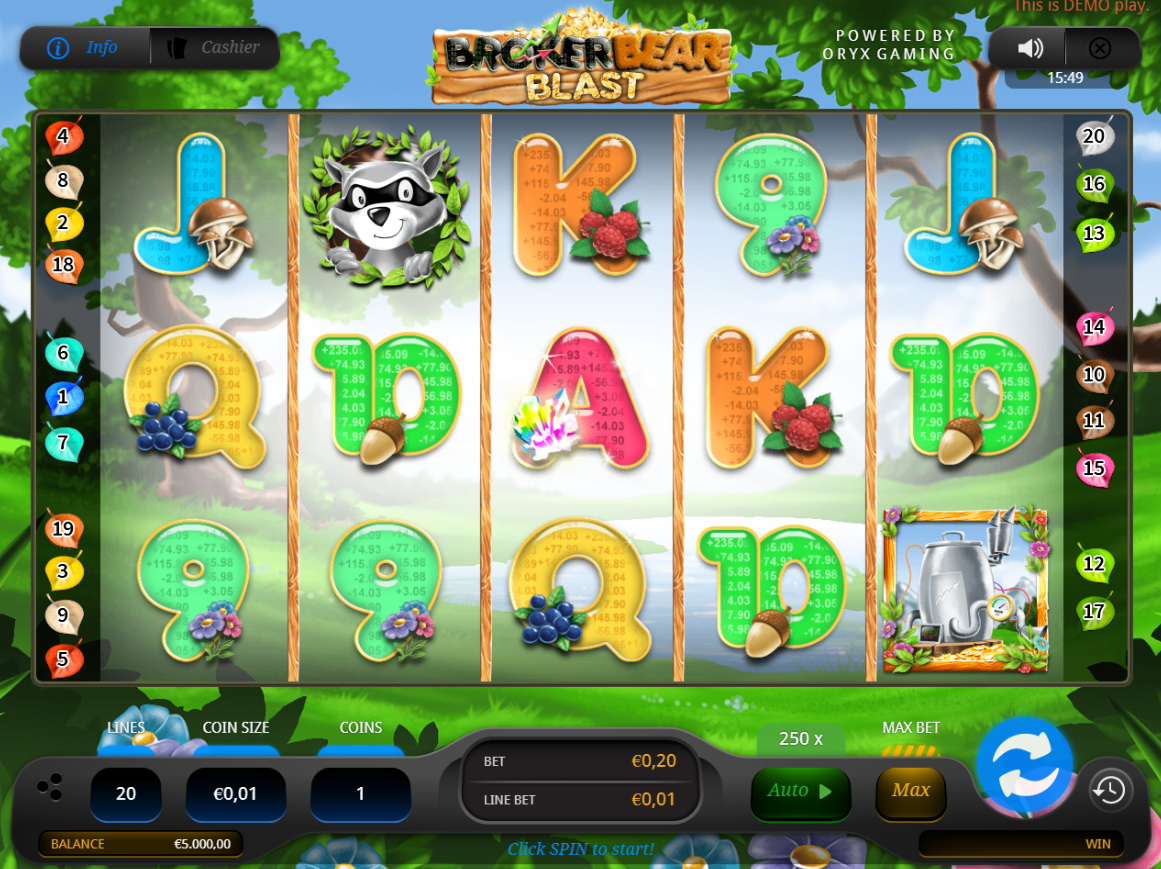Open the Info panel

(x=85, y=48)
